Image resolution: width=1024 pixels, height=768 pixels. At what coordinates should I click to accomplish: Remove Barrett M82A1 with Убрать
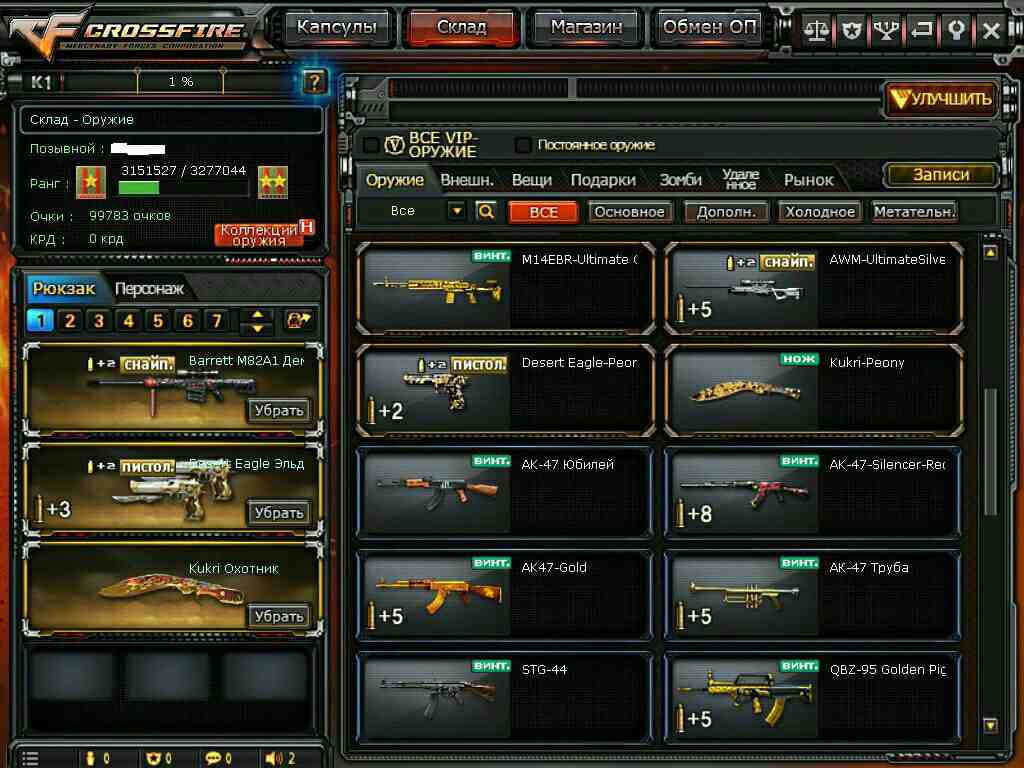tap(279, 410)
